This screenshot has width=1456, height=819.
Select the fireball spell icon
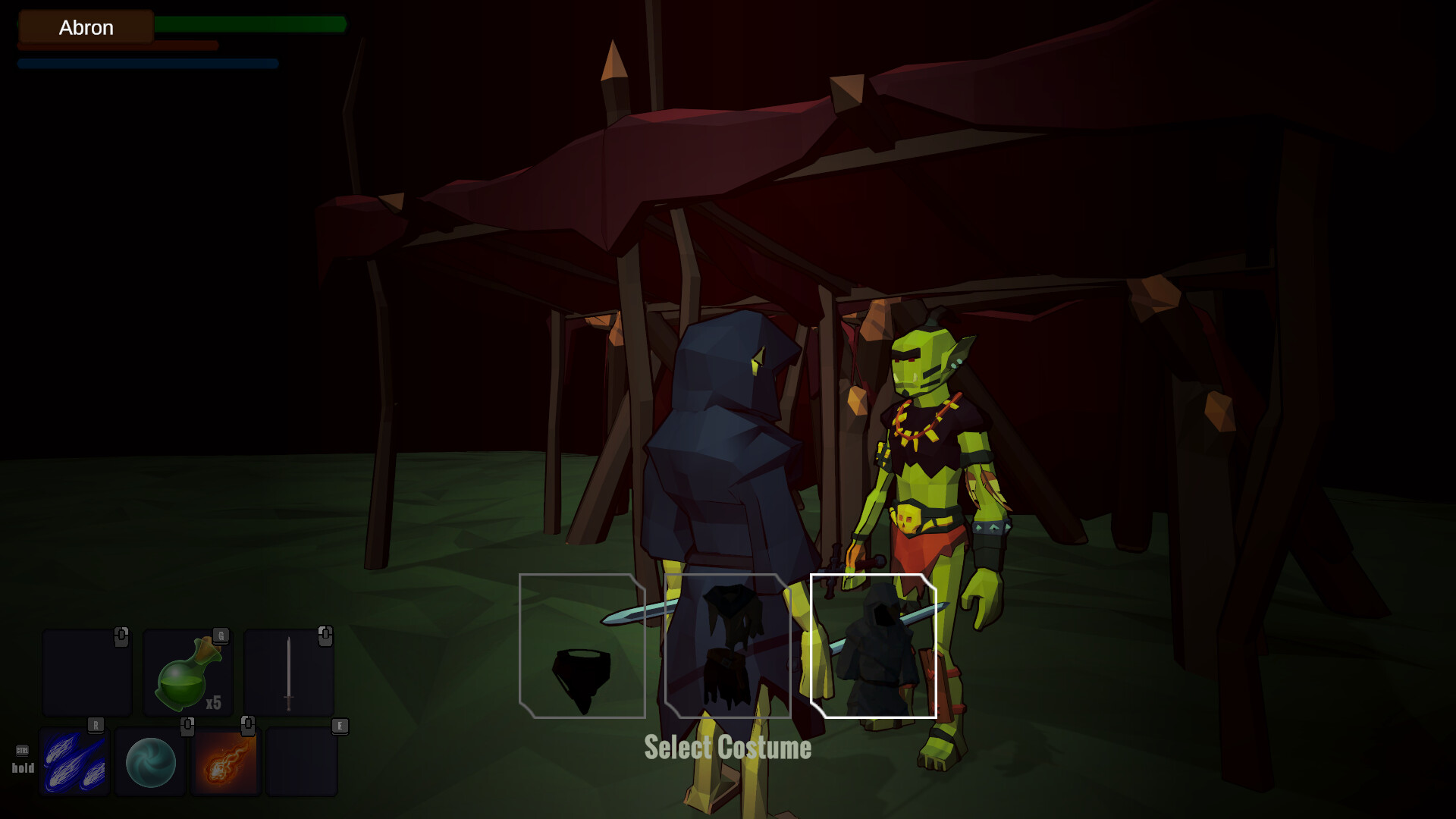tap(227, 761)
